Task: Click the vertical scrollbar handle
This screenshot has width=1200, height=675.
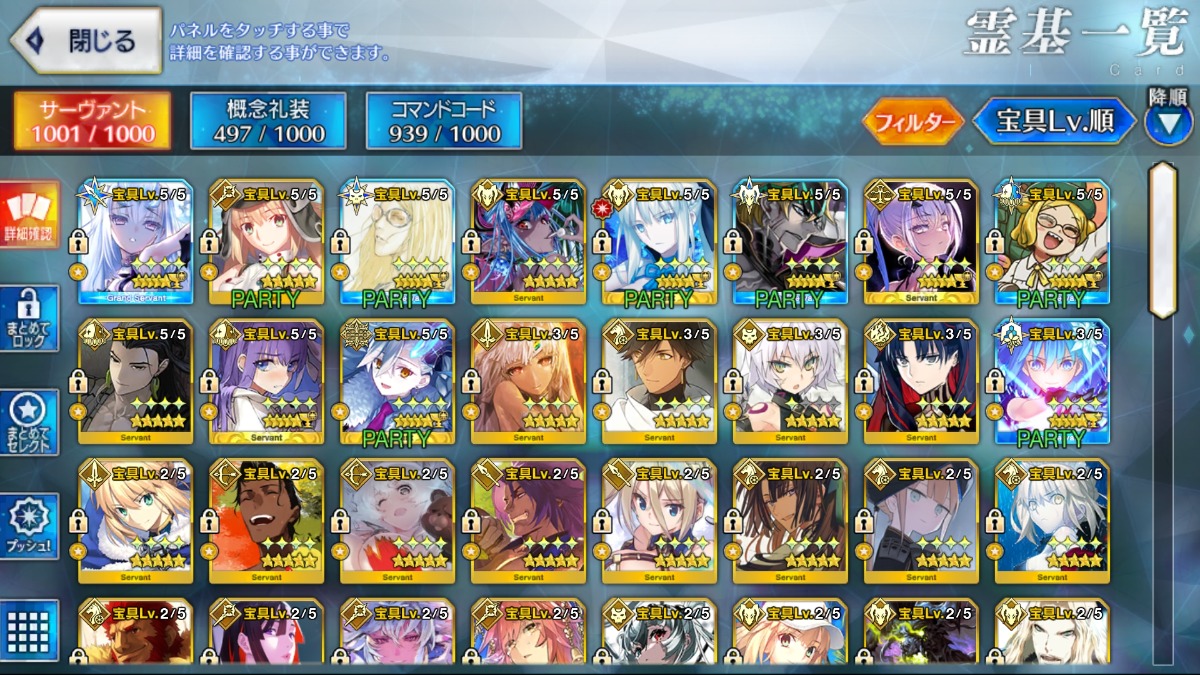Action: pos(1162,240)
